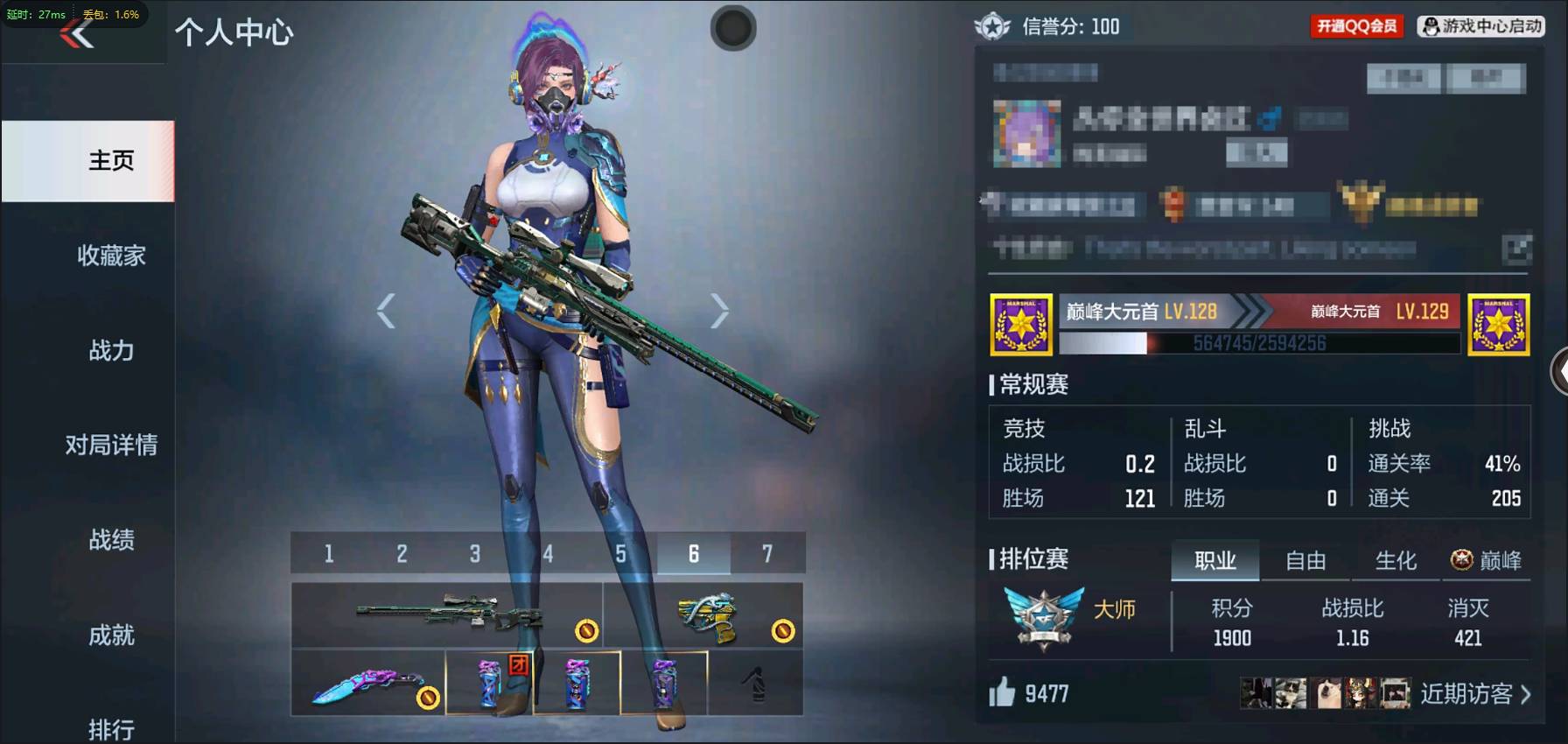Click the right arrow to change character
Image resolution: width=1568 pixels, height=744 pixels.
point(720,309)
